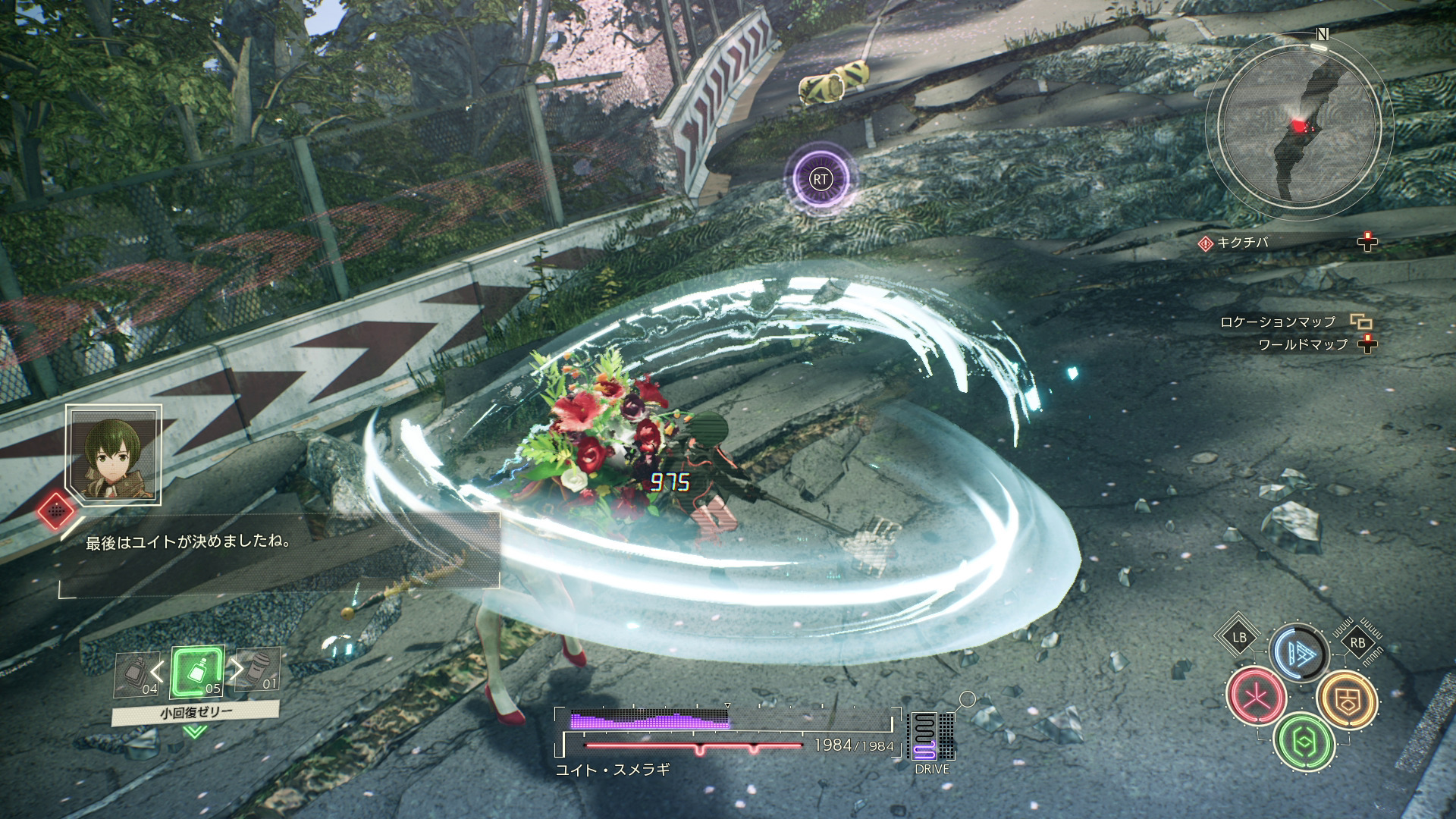Screen dimensions: 1456x819
Task: Select the left item slot with count 04
Action: click(x=137, y=674)
